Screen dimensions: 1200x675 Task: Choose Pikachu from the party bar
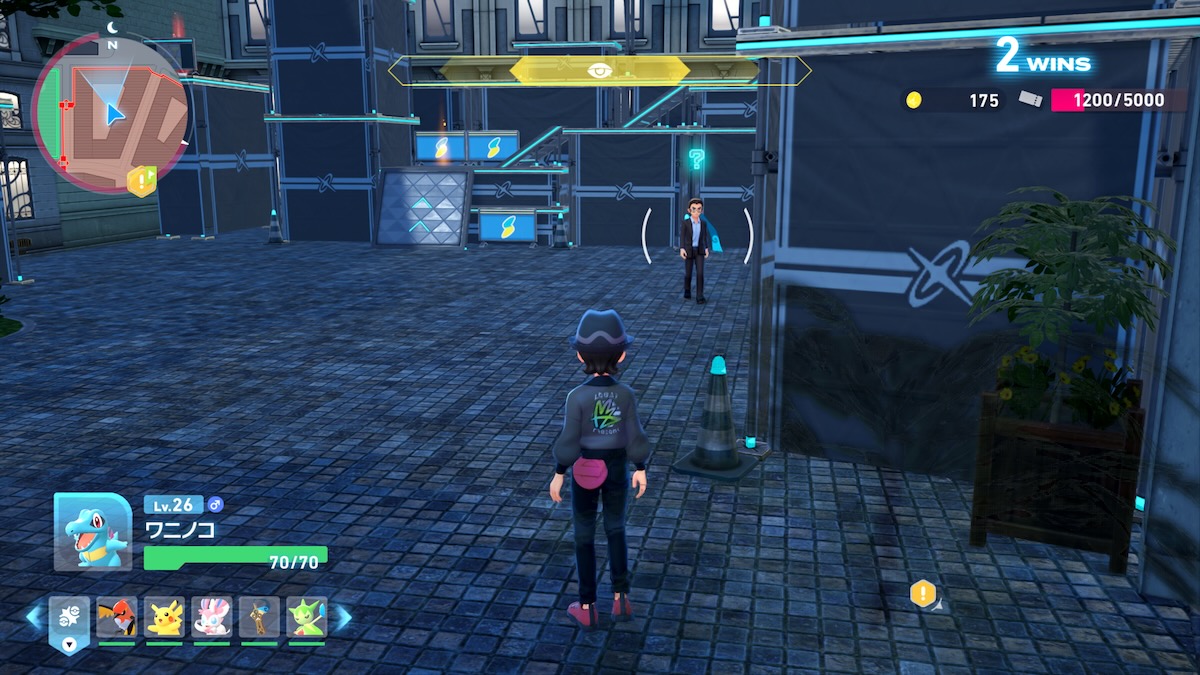point(164,617)
